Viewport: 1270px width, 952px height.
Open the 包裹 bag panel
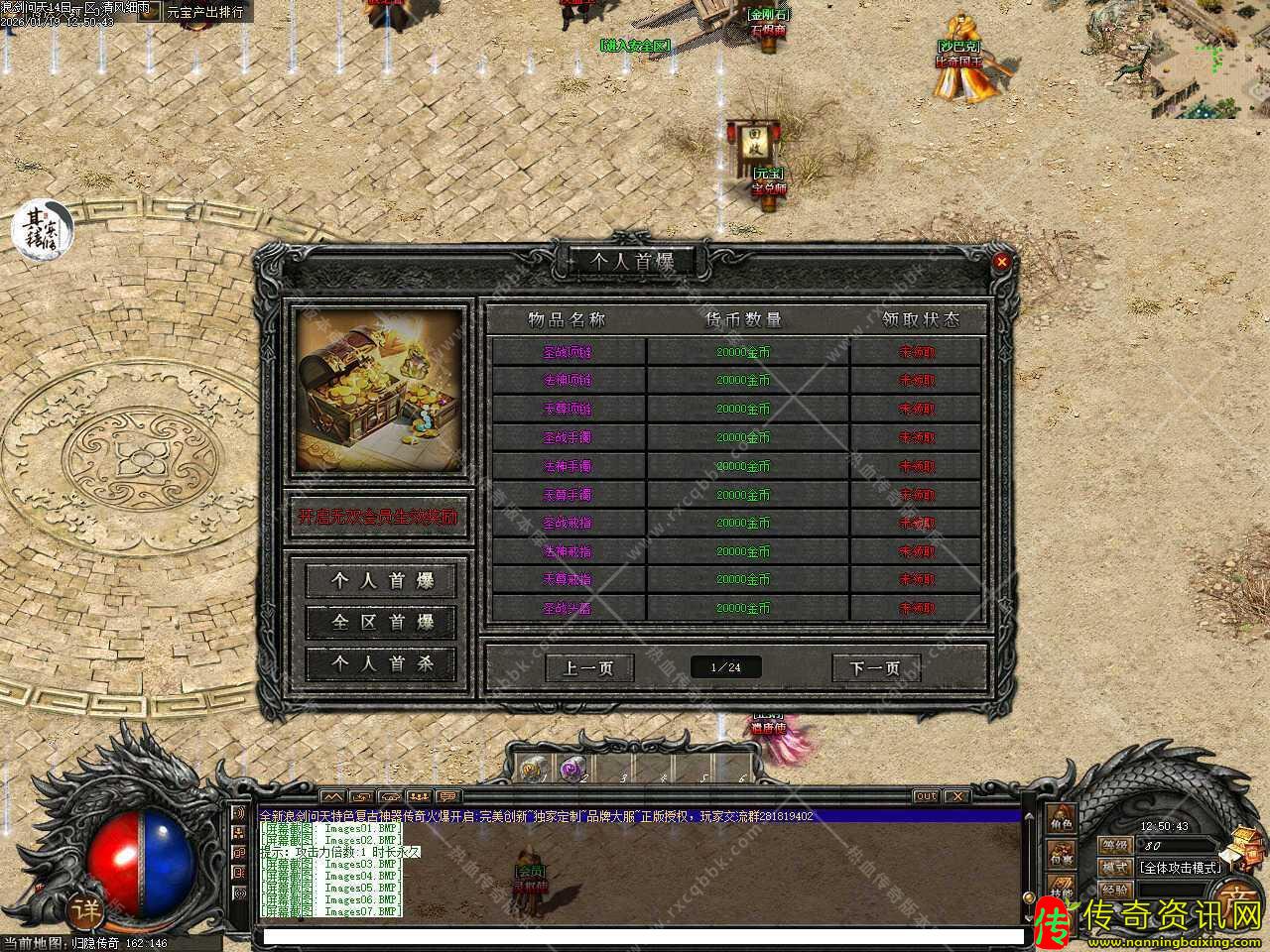[1061, 854]
